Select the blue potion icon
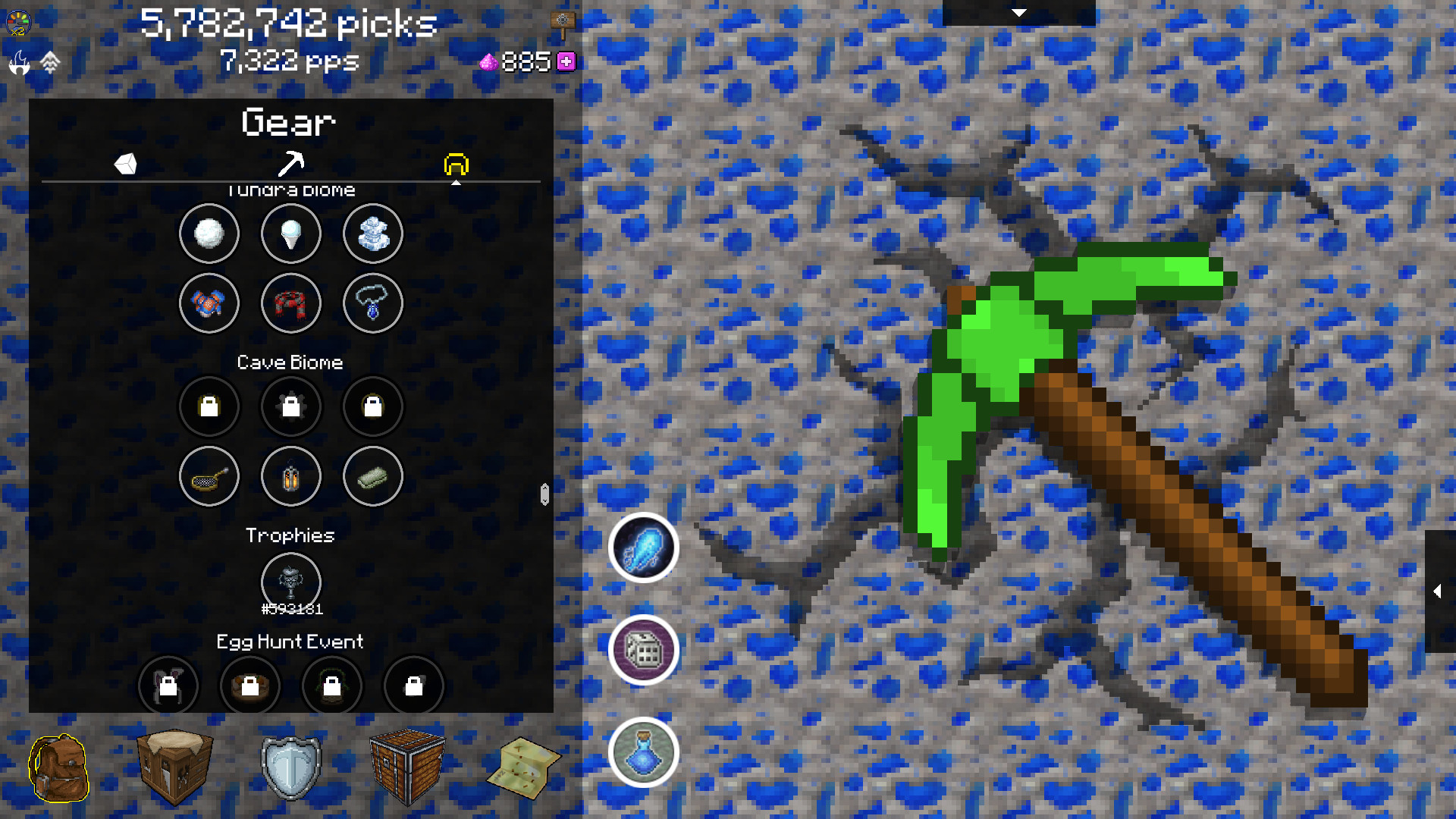This screenshot has height=819, width=1456. point(643,752)
